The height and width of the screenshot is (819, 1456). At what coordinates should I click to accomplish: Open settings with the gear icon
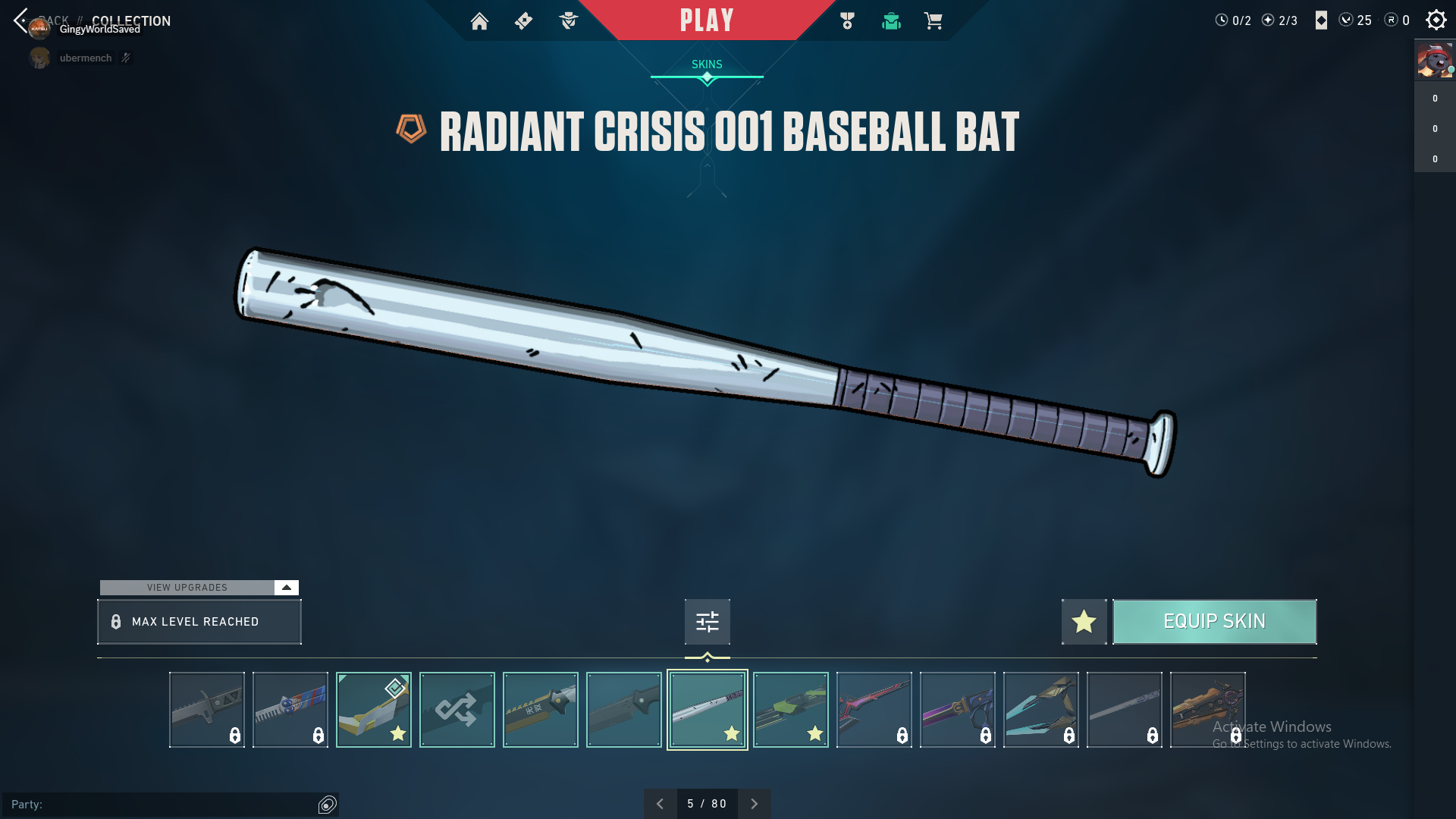(x=1436, y=20)
